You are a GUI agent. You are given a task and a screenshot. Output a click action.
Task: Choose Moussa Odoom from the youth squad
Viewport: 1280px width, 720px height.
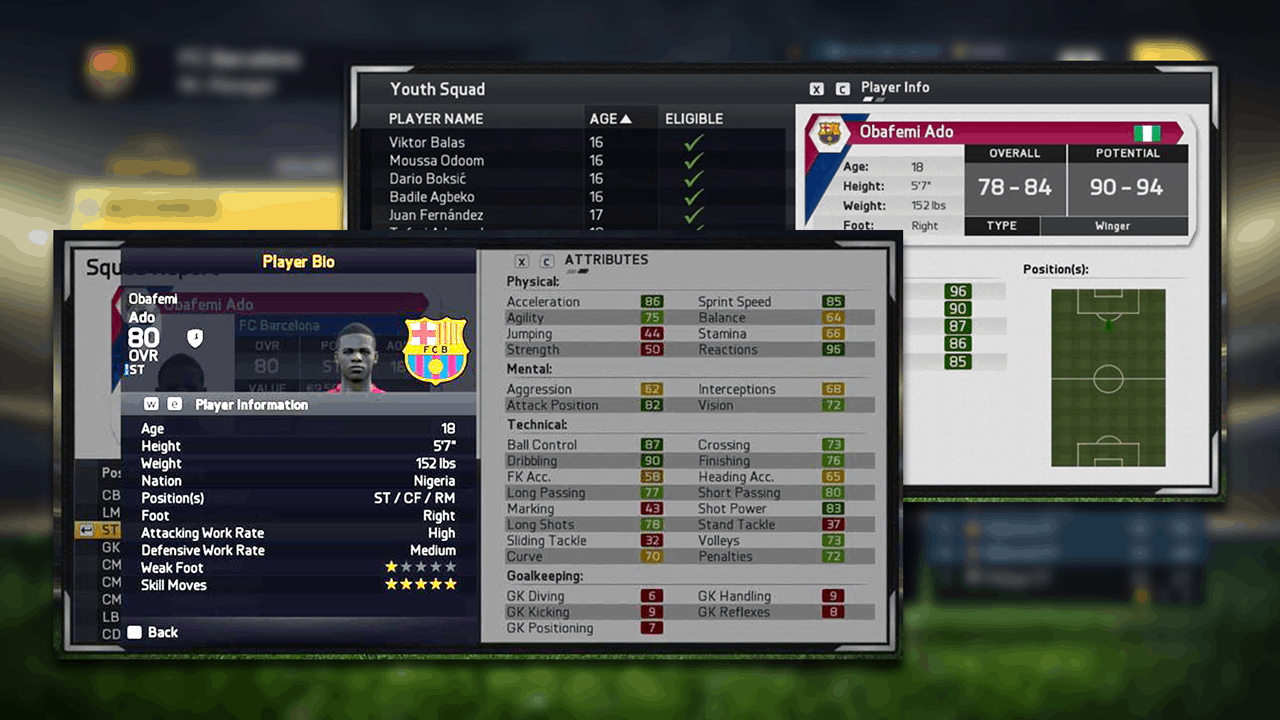[x=436, y=160]
